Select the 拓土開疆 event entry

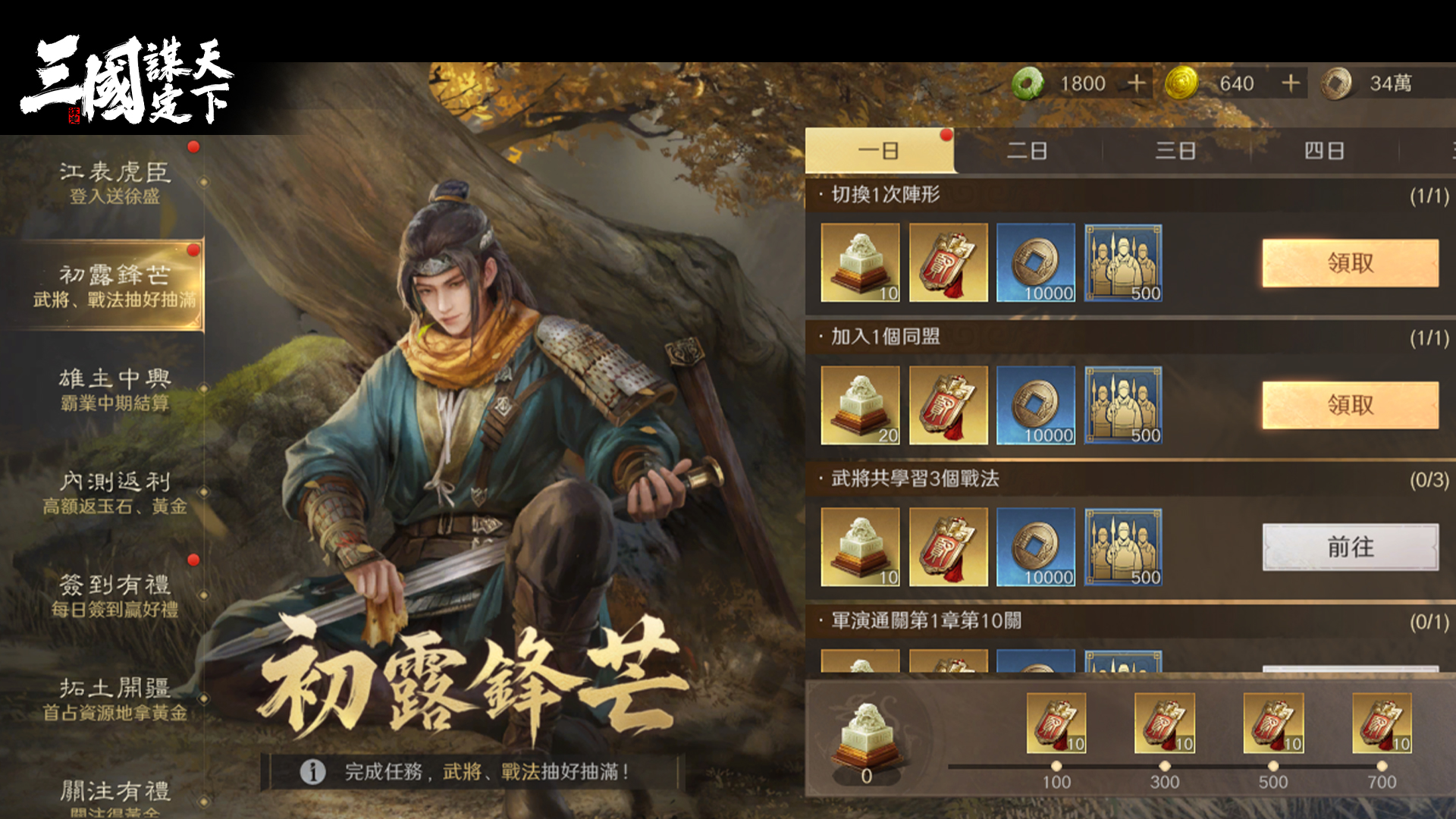(x=114, y=698)
